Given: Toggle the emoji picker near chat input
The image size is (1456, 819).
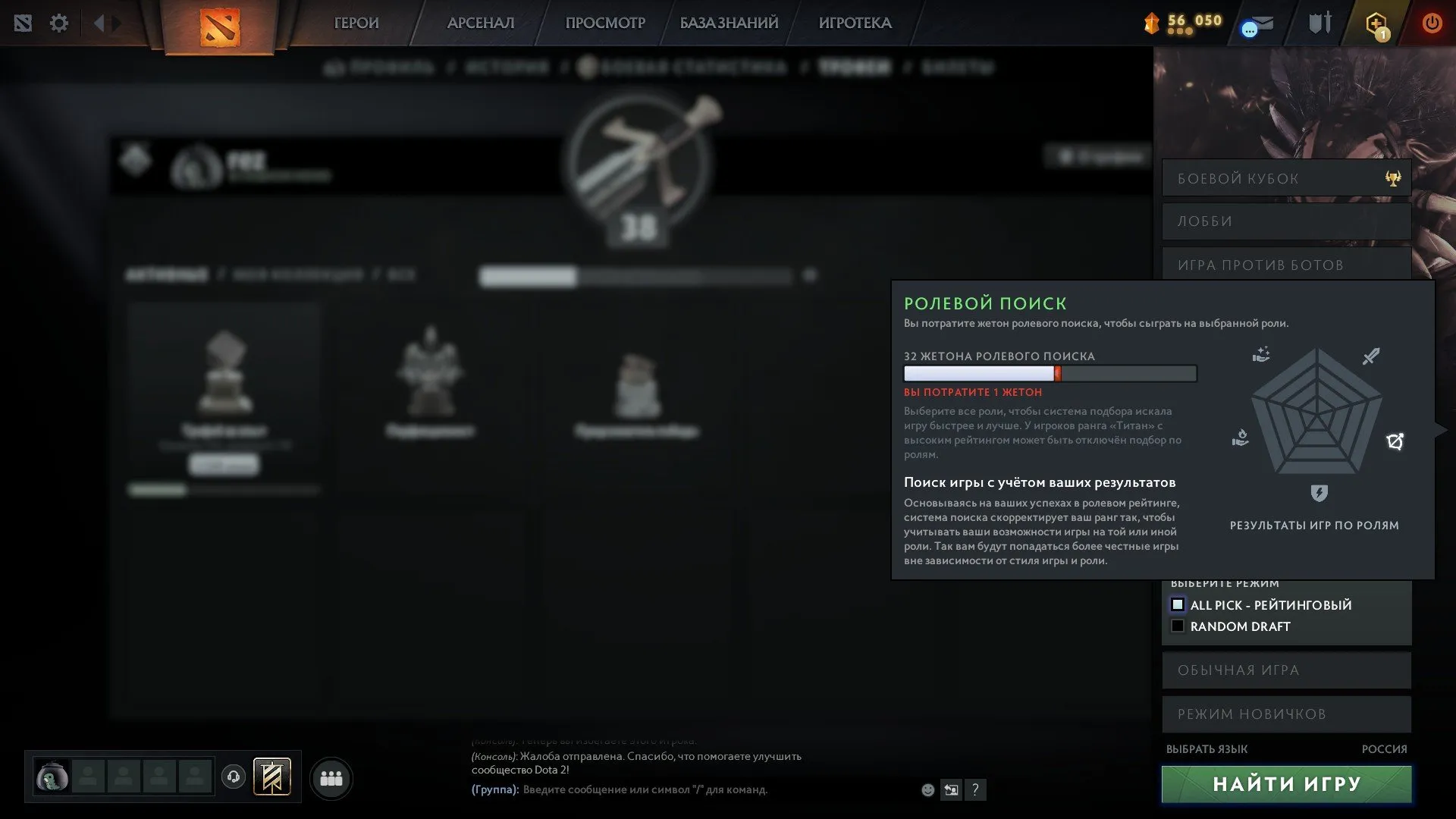Looking at the screenshot, I should (x=927, y=789).
